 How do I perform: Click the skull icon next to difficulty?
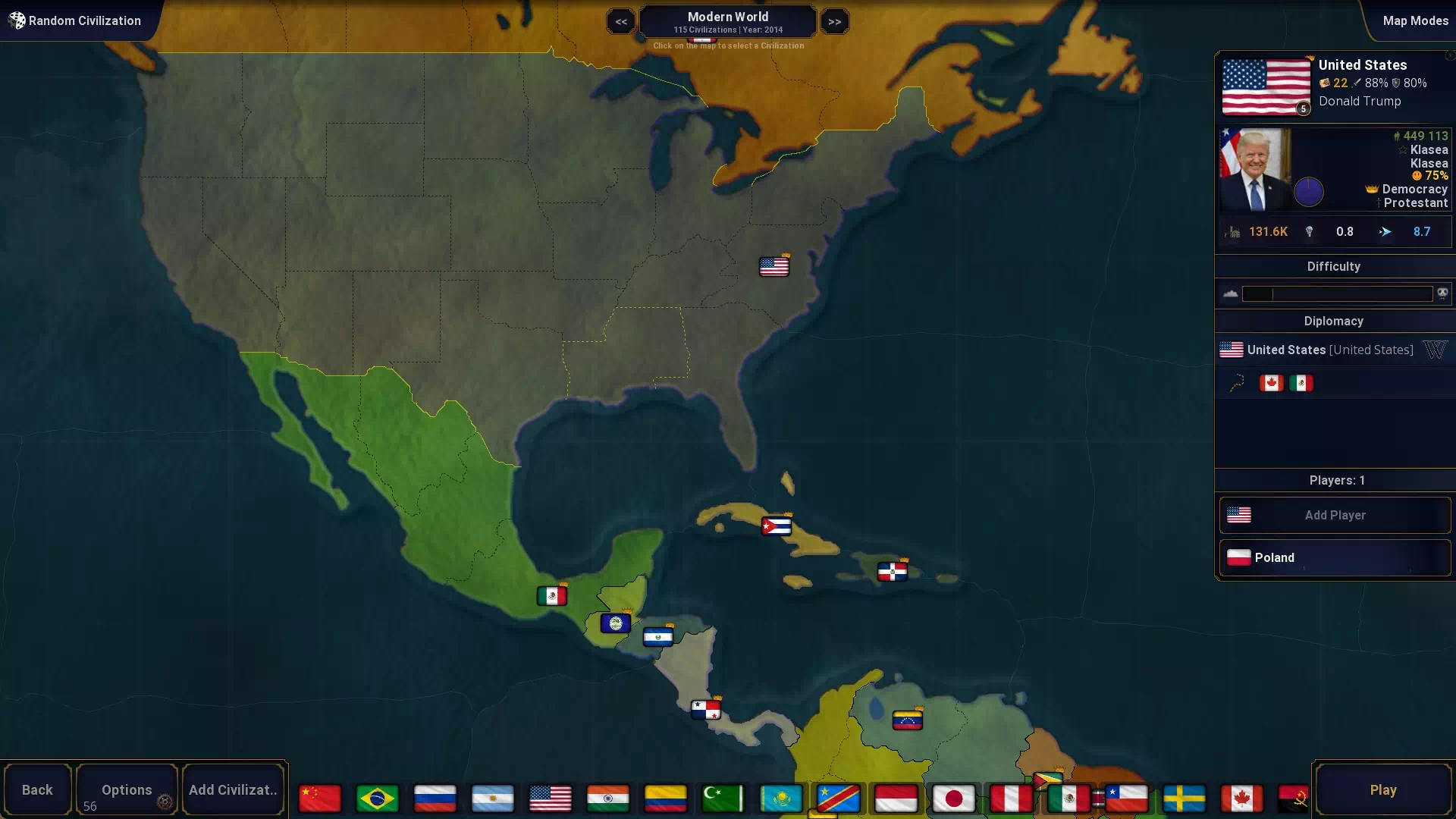[x=1442, y=293]
